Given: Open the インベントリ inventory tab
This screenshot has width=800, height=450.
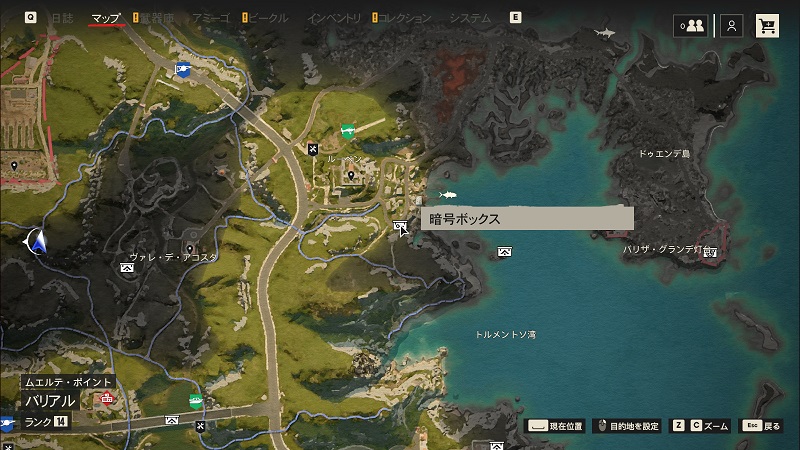Looking at the screenshot, I should click(x=334, y=18).
